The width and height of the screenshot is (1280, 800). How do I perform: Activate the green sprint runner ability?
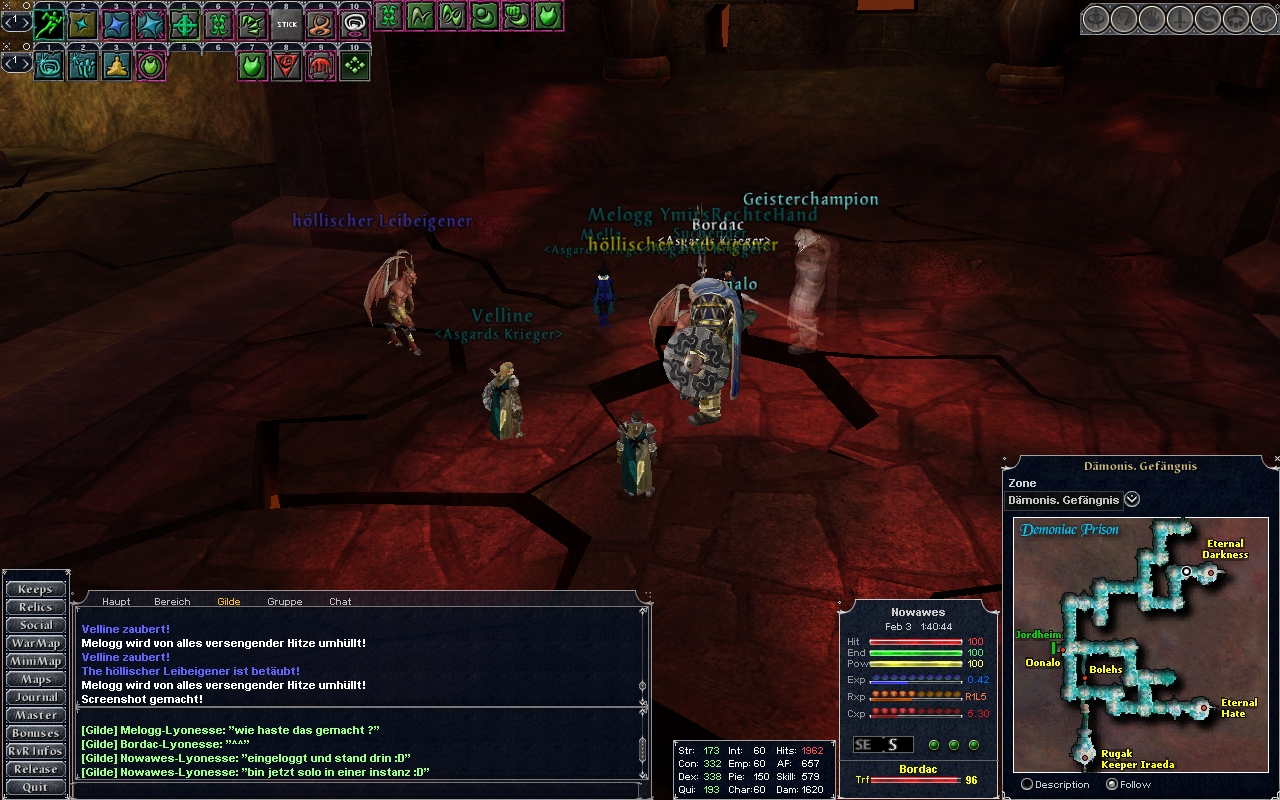[49, 22]
